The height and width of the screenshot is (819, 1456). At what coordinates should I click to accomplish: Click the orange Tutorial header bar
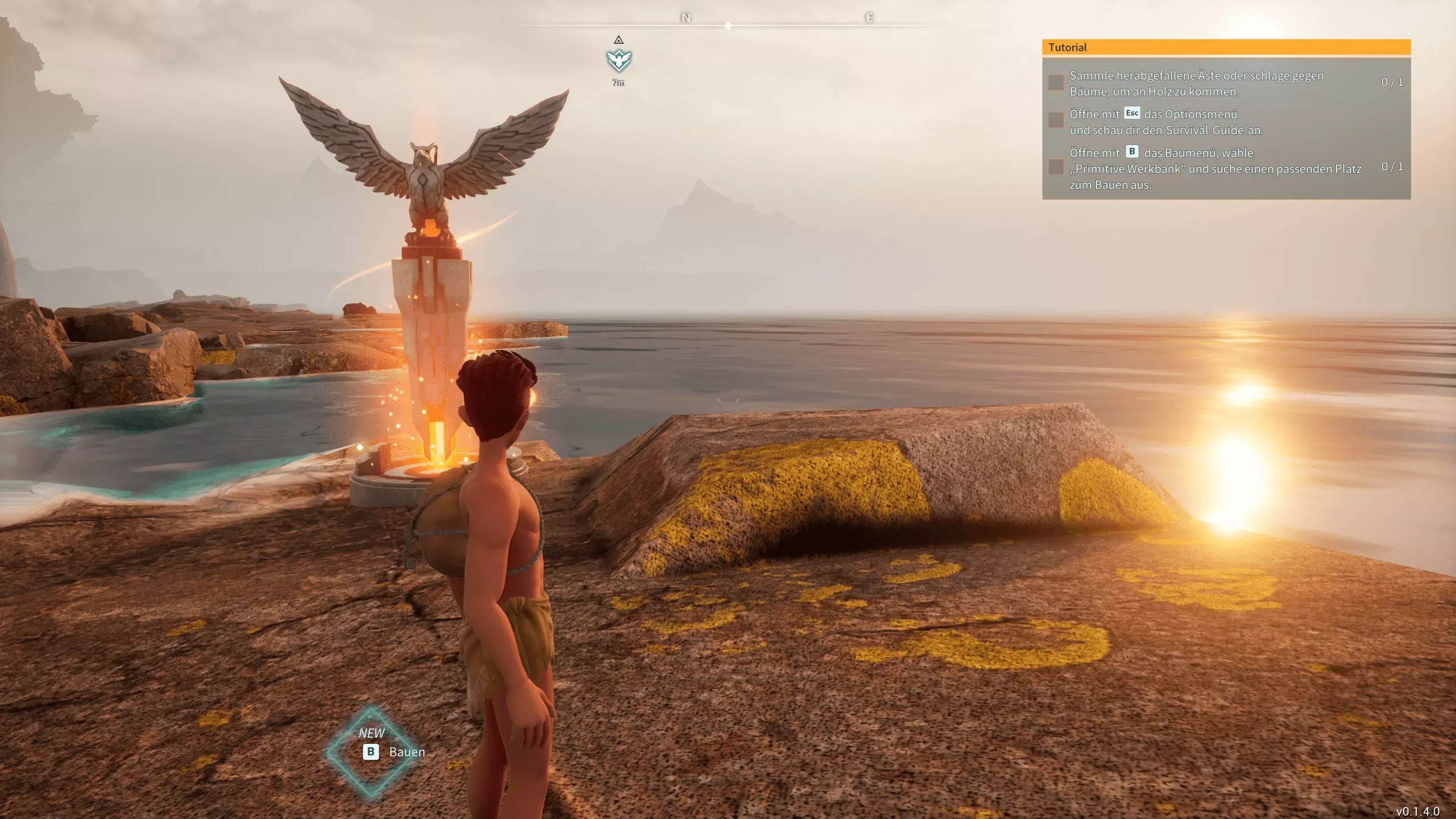pos(1226,47)
